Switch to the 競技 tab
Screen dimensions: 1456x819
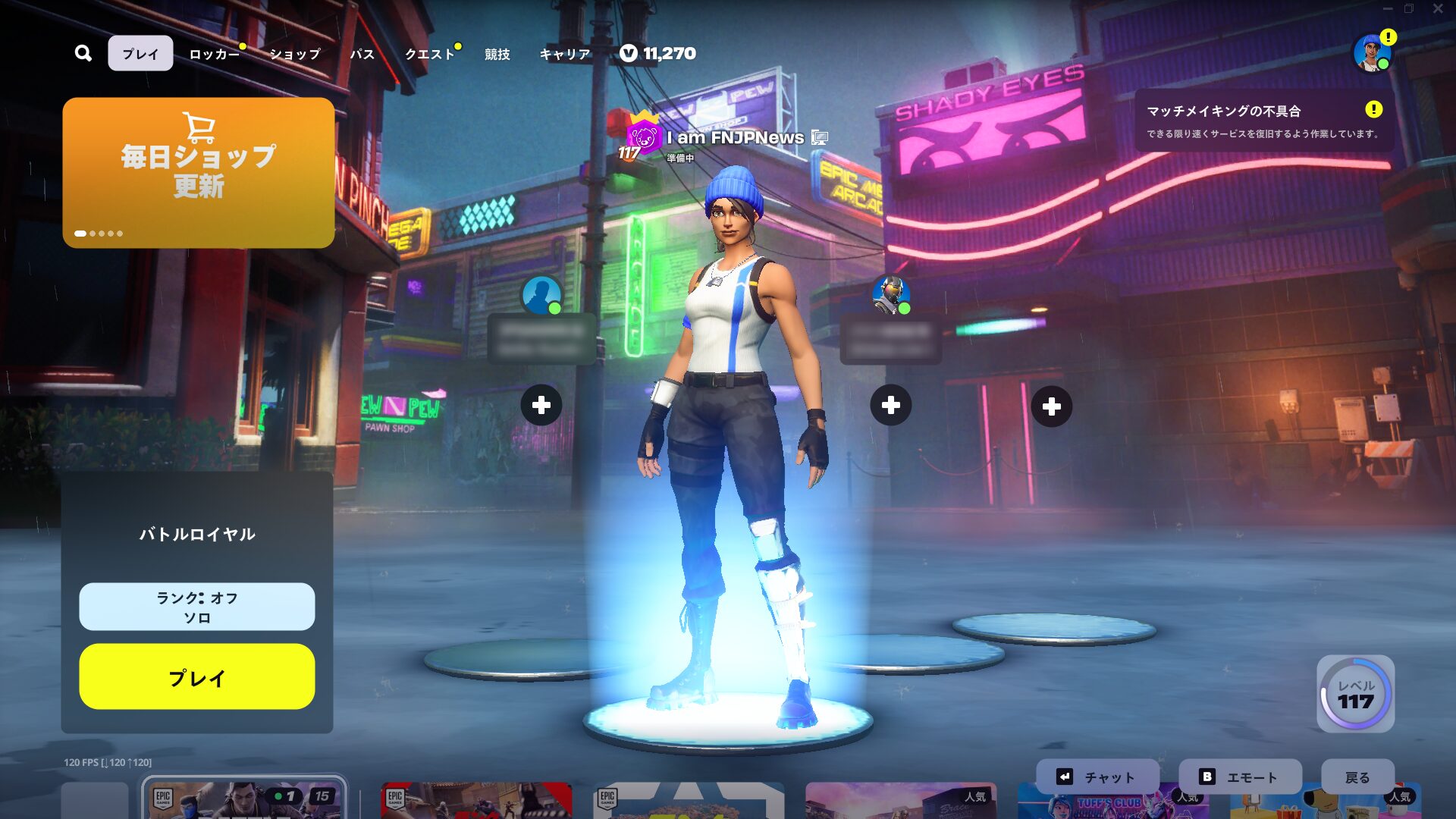(497, 54)
